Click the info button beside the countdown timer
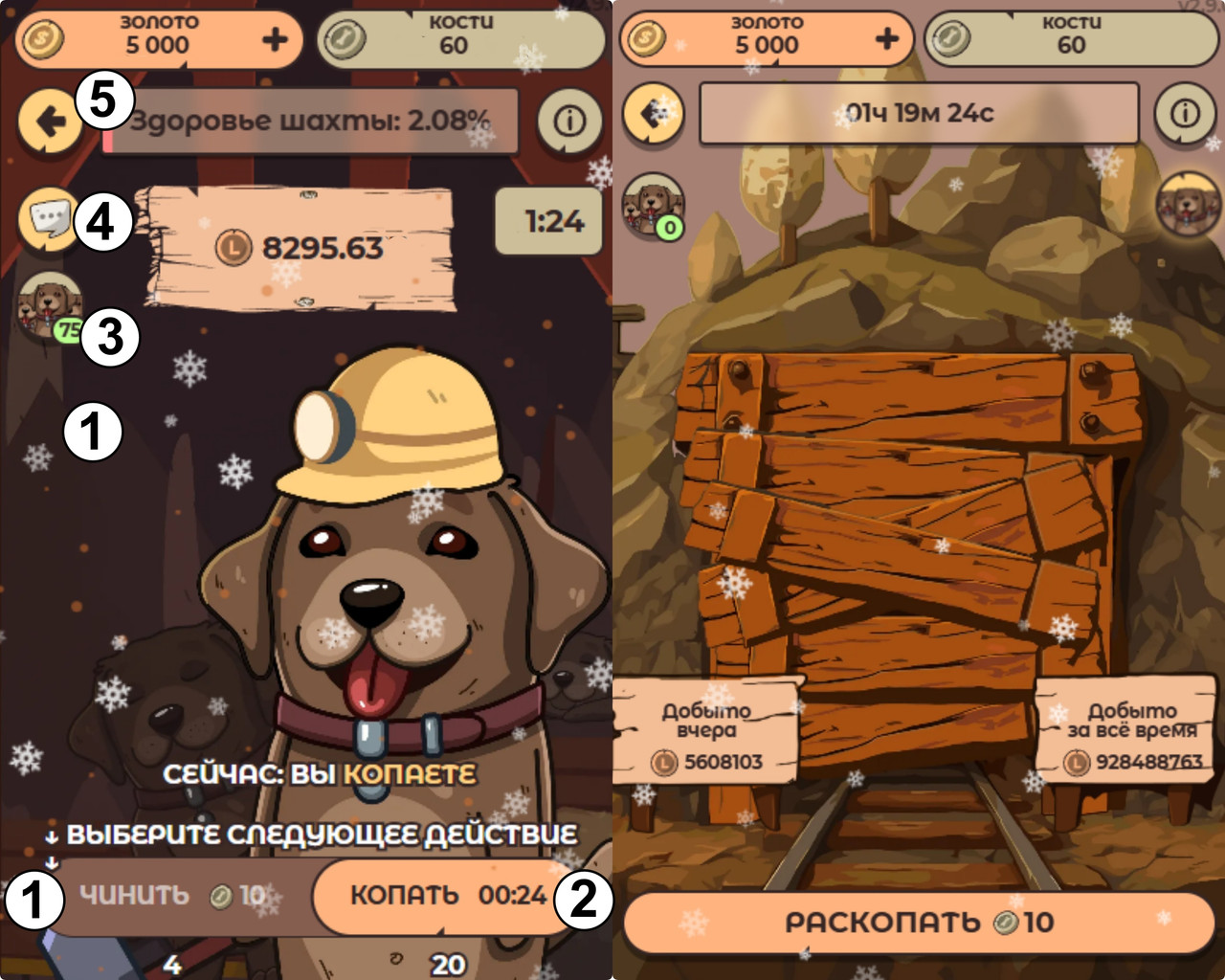This screenshot has width=1225, height=980. point(1185,114)
